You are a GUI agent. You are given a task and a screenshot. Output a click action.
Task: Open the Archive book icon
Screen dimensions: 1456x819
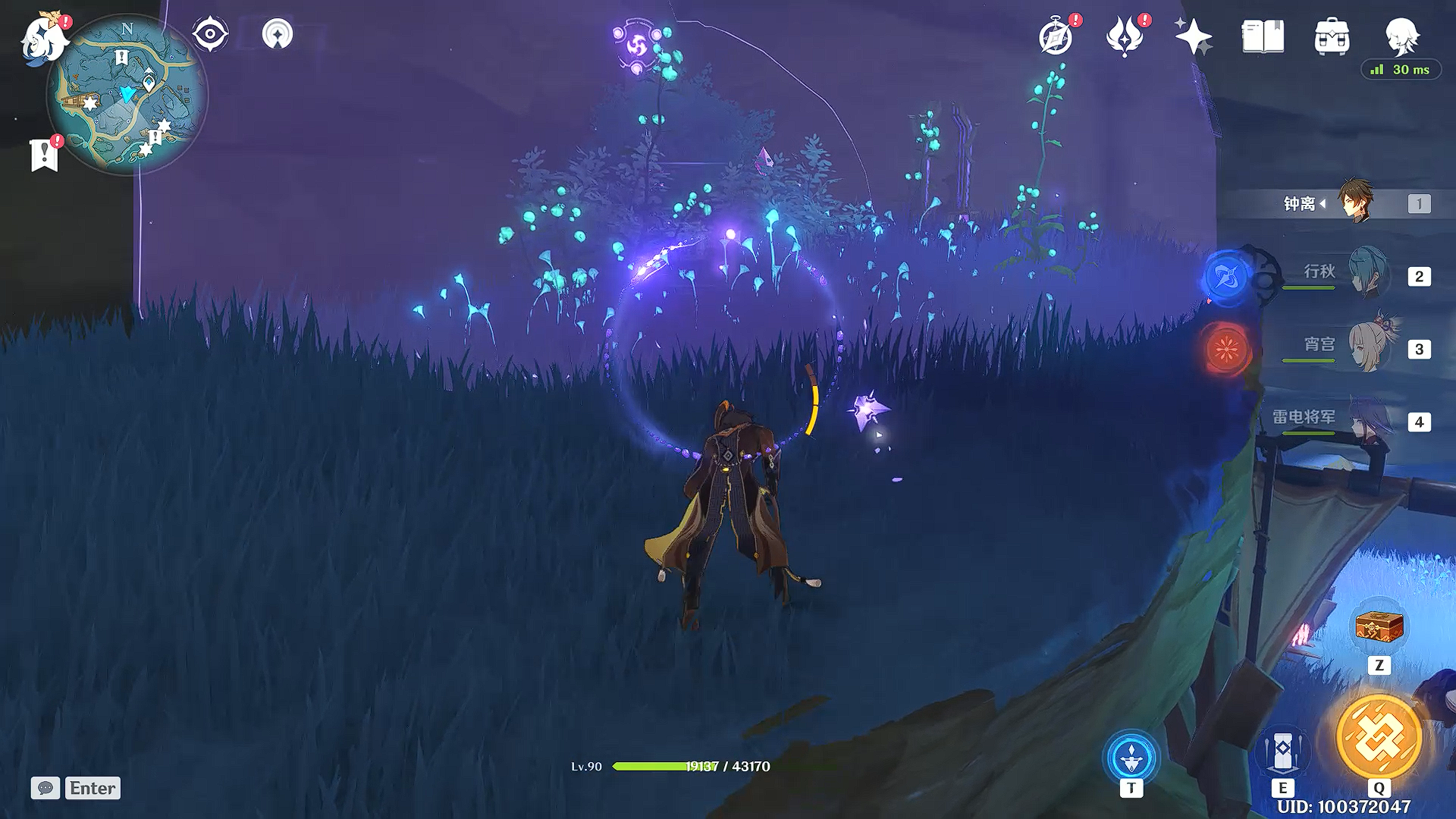pos(1263,36)
